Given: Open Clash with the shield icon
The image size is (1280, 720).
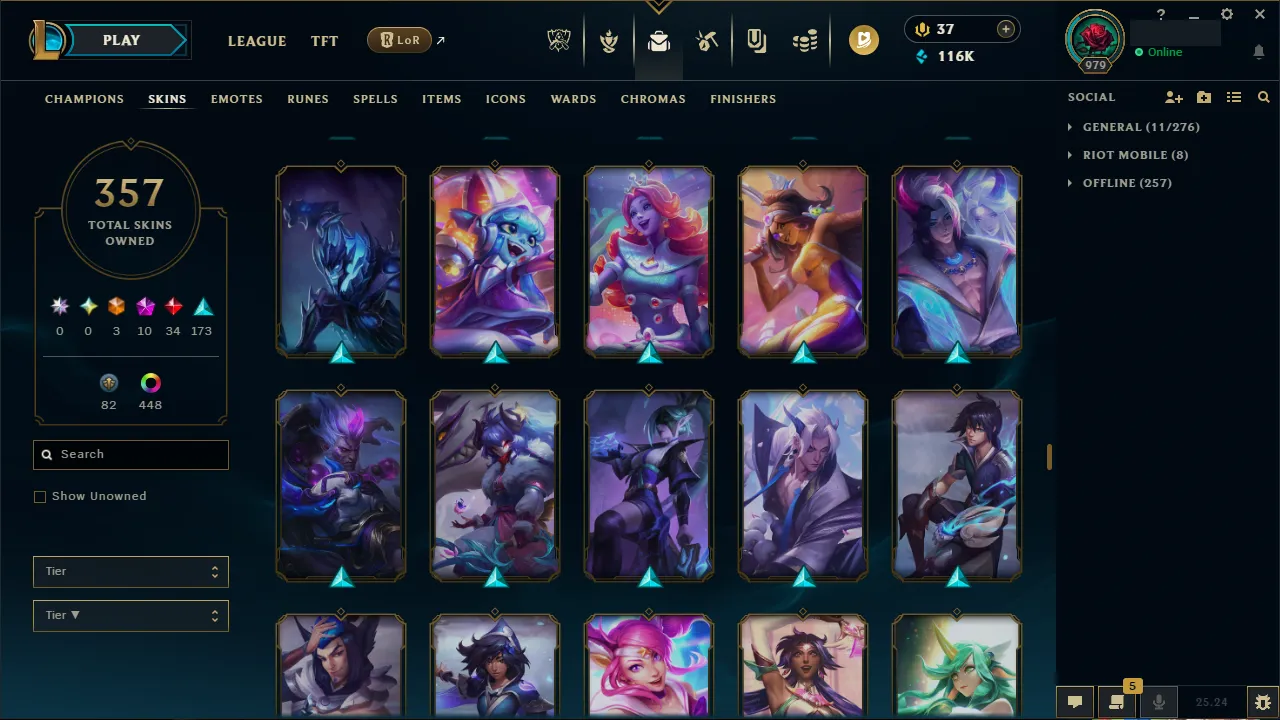Looking at the screenshot, I should [x=608, y=40].
